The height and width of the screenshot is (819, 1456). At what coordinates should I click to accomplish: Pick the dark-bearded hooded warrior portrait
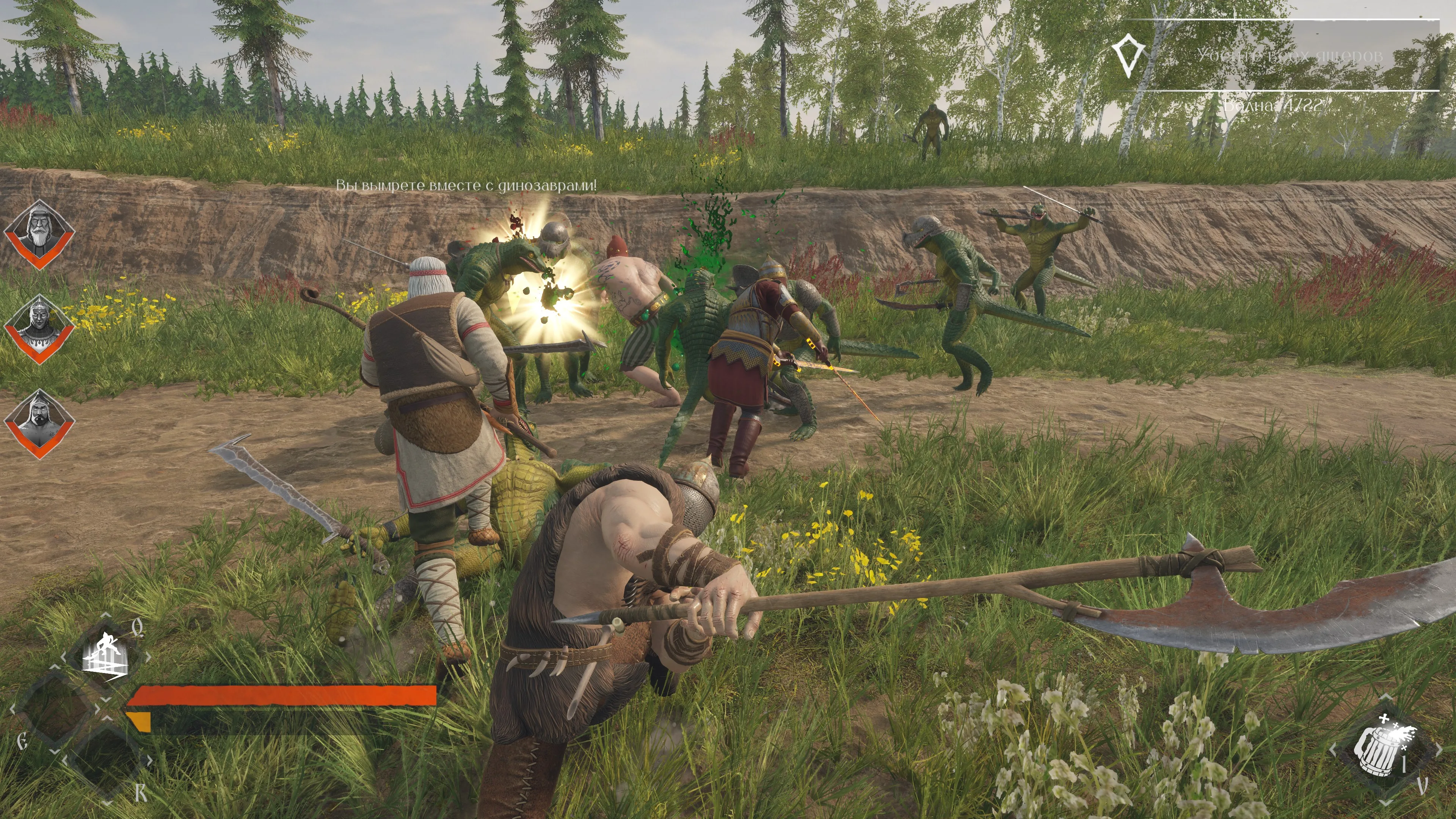(x=39, y=423)
